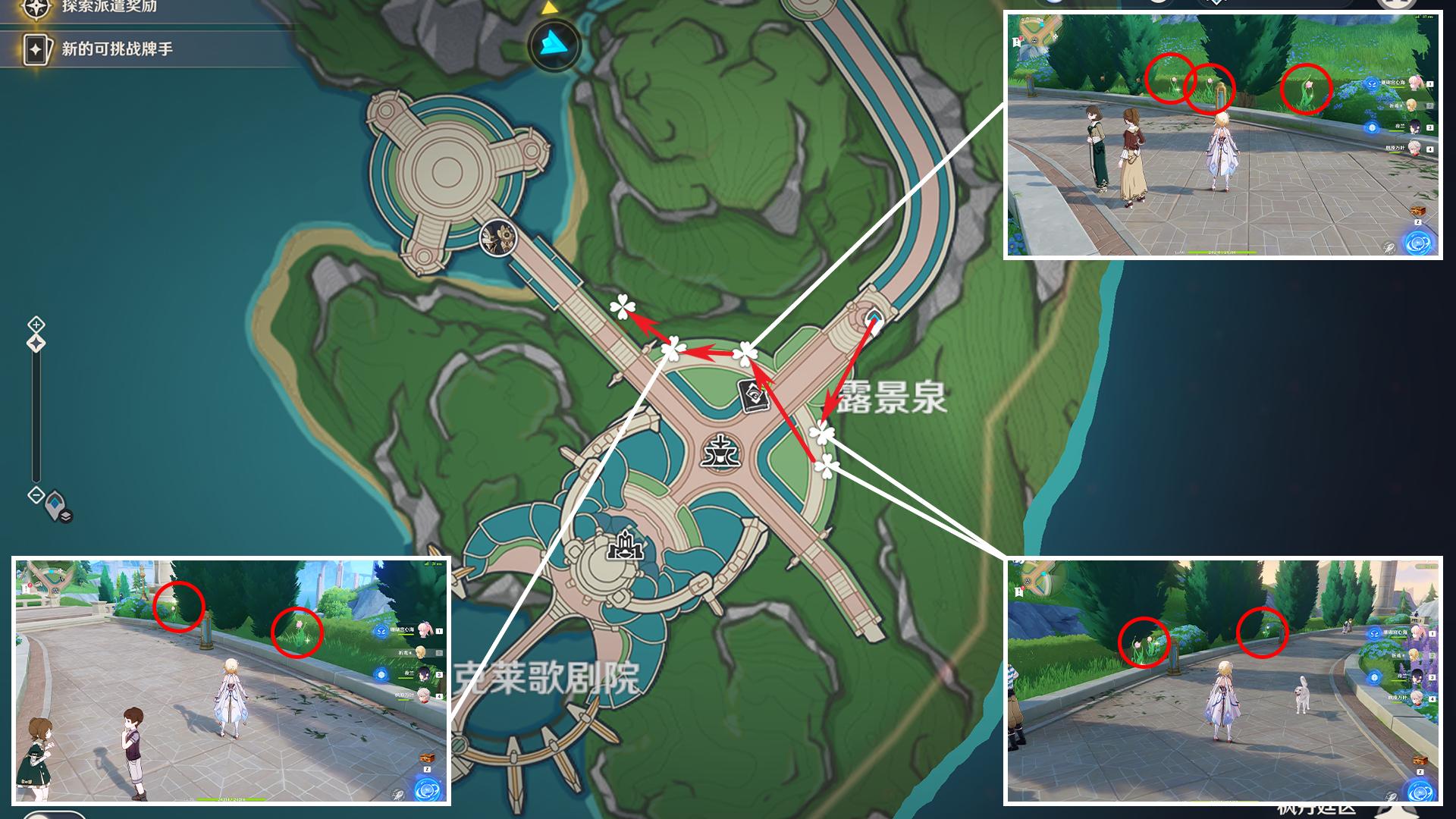Viewport: 1456px width, 819px height.
Task: Choose the round boss marker on the northwest walkway
Action: pyautogui.click(x=498, y=238)
